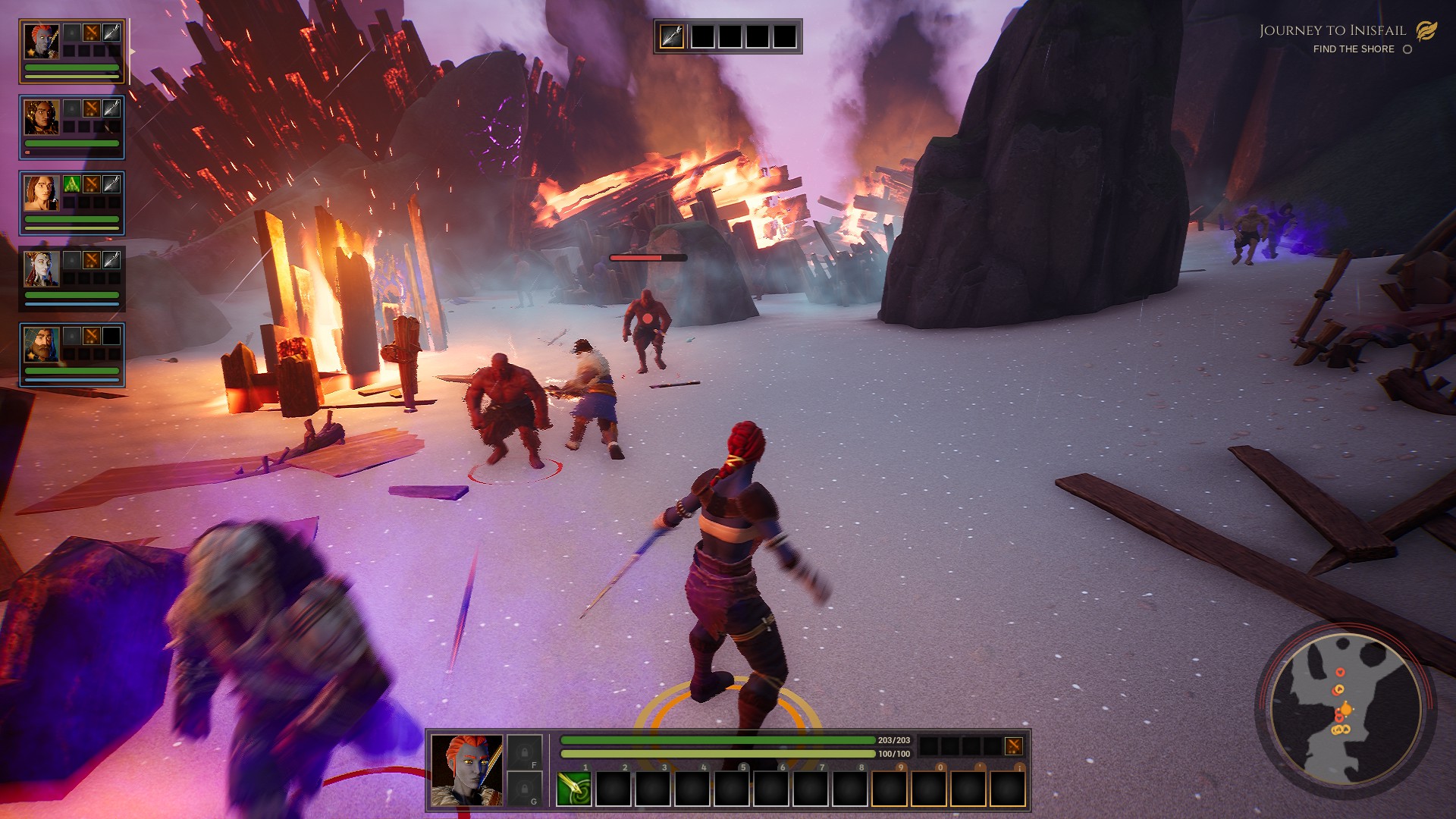1456x819 pixels.
Task: Pick the bearded party member portrait
Action: (41, 344)
